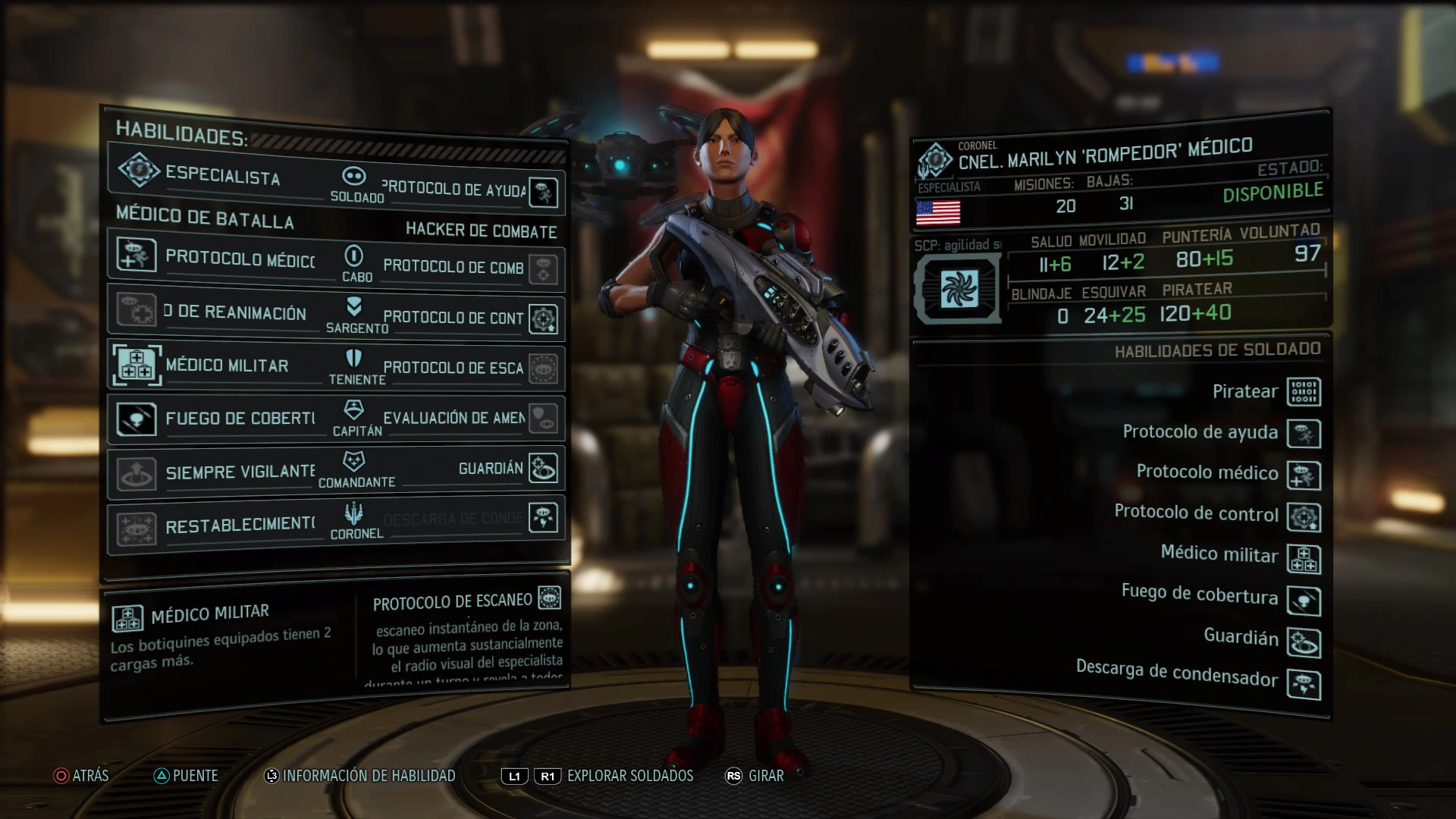1456x819 pixels.
Task: Open the SCP agilidad chip slot
Action: tap(959, 289)
